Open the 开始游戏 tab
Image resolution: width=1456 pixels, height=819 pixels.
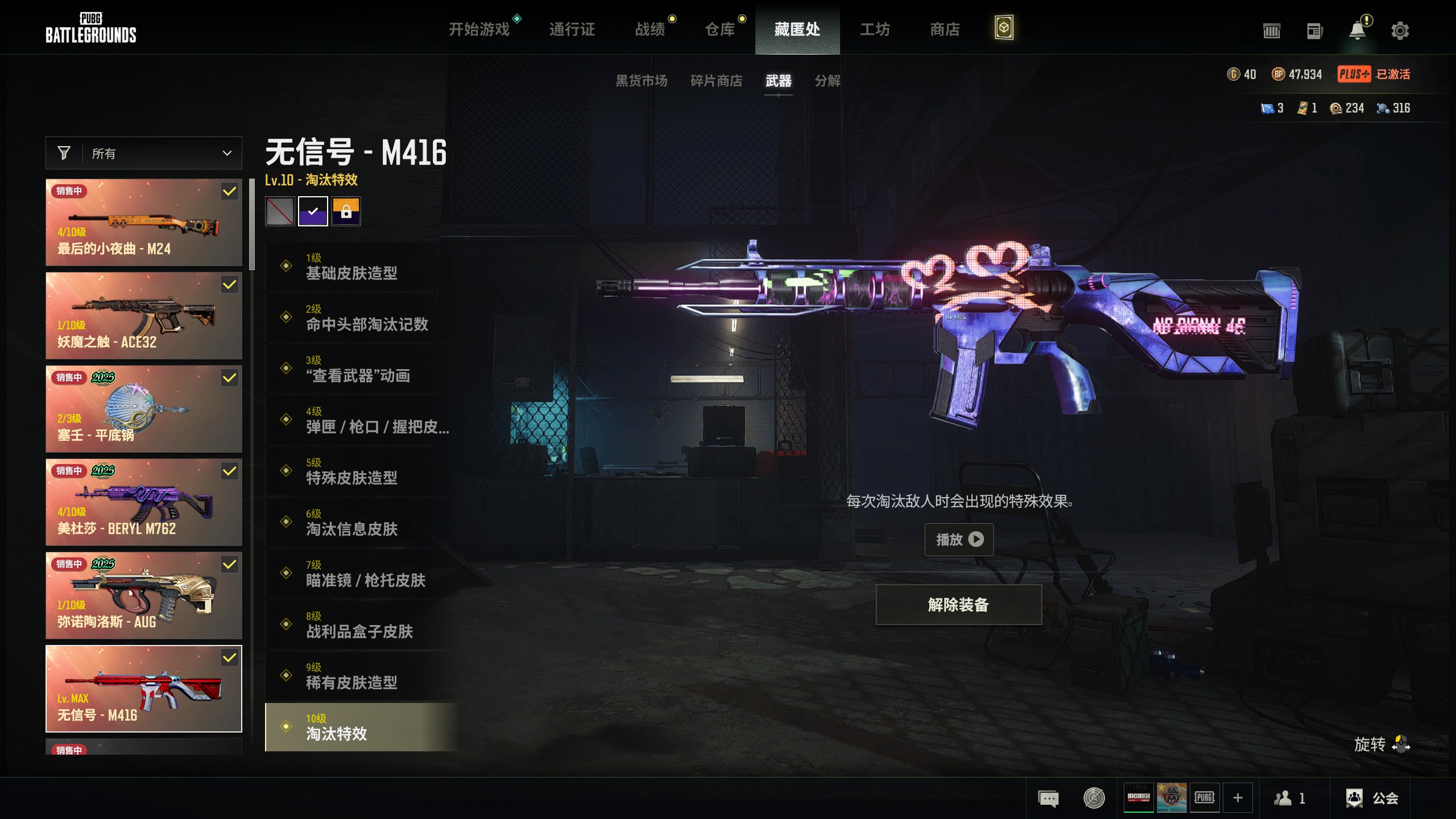pyautogui.click(x=479, y=29)
